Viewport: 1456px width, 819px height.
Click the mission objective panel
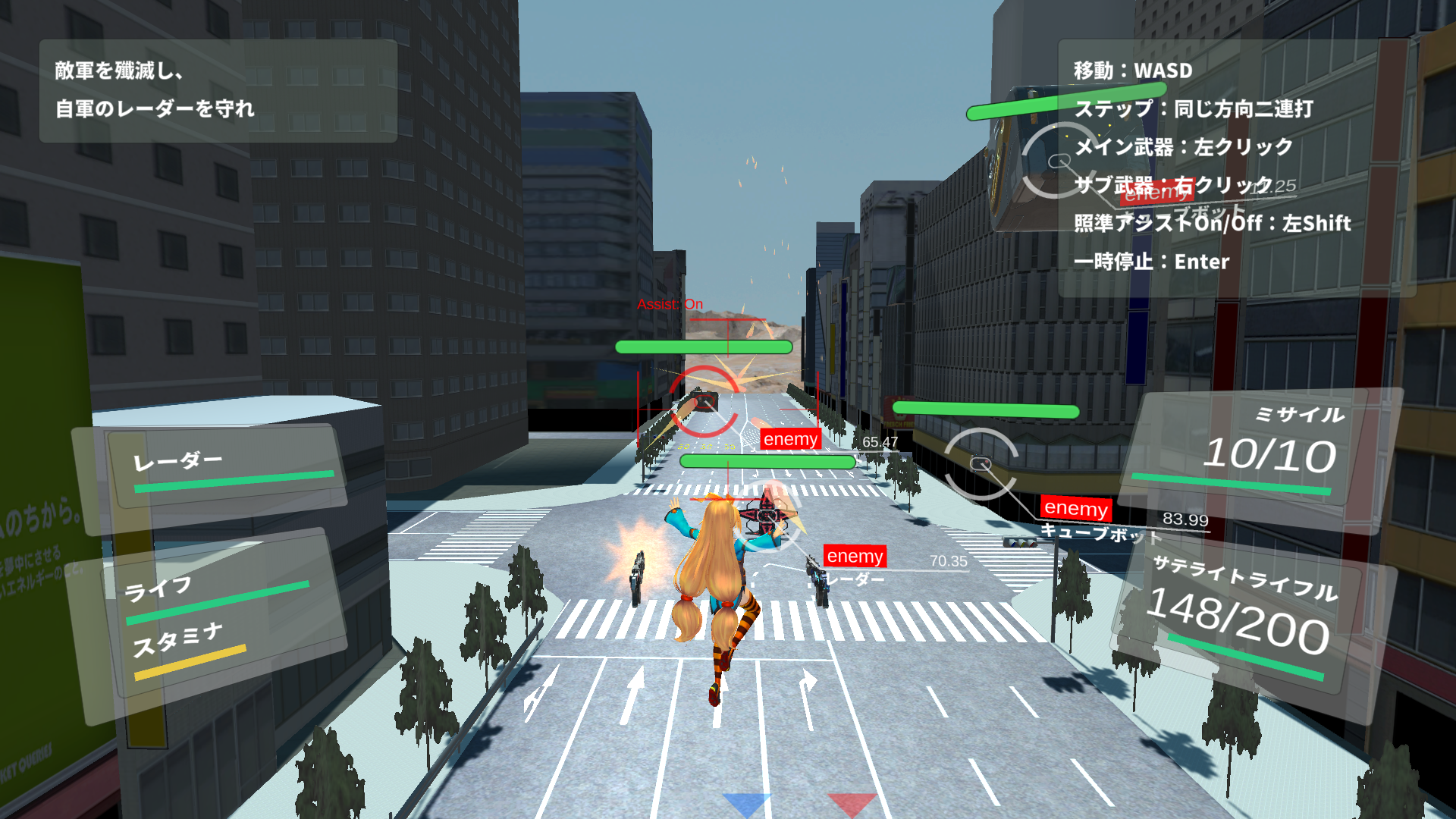218,91
